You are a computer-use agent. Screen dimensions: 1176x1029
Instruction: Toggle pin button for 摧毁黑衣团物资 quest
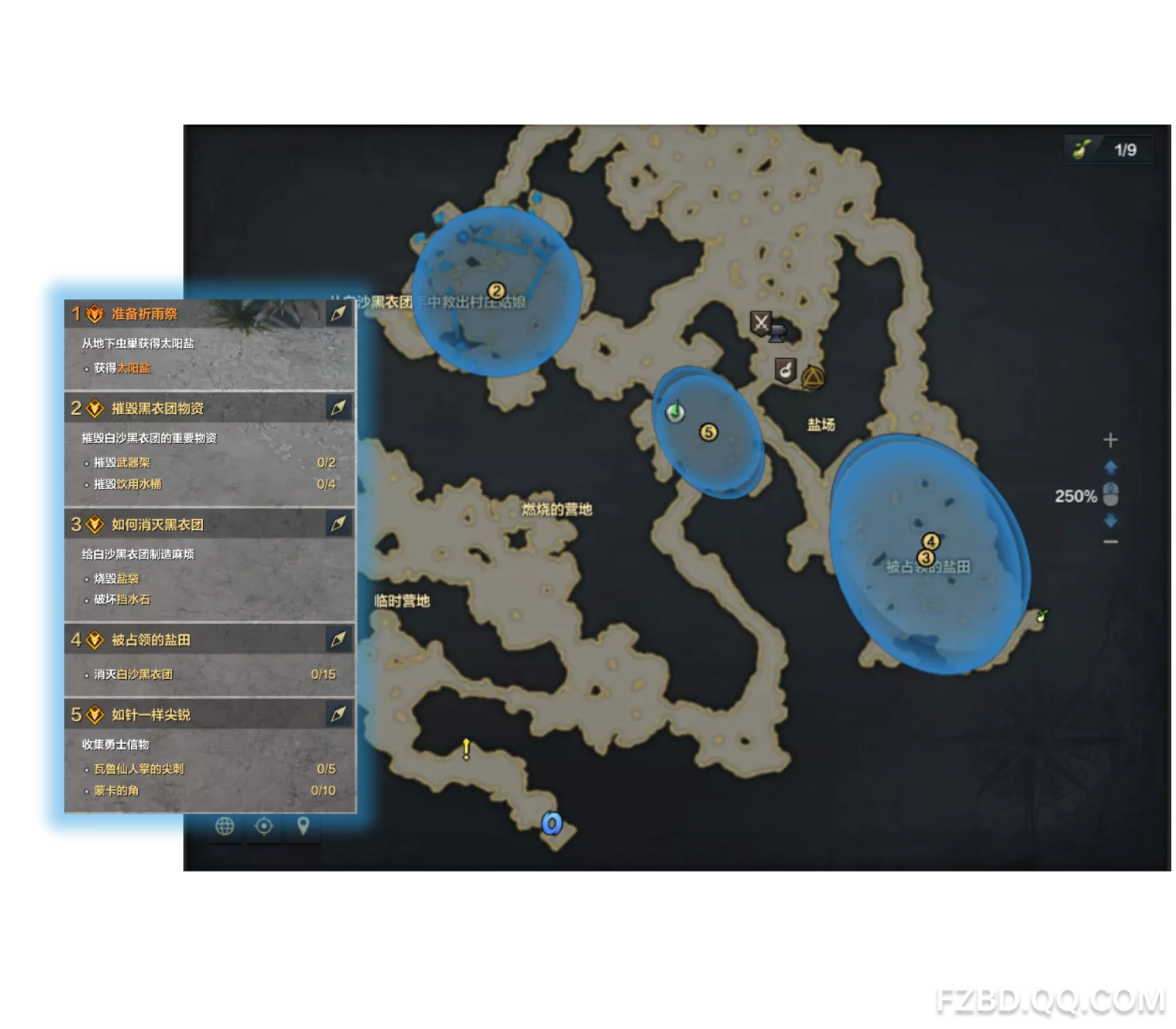[338, 408]
